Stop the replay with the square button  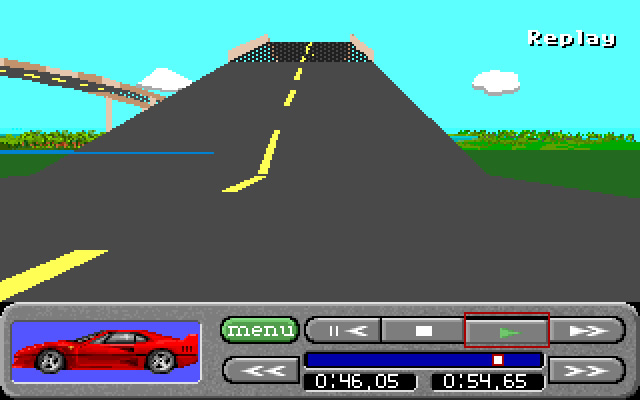click(x=424, y=330)
